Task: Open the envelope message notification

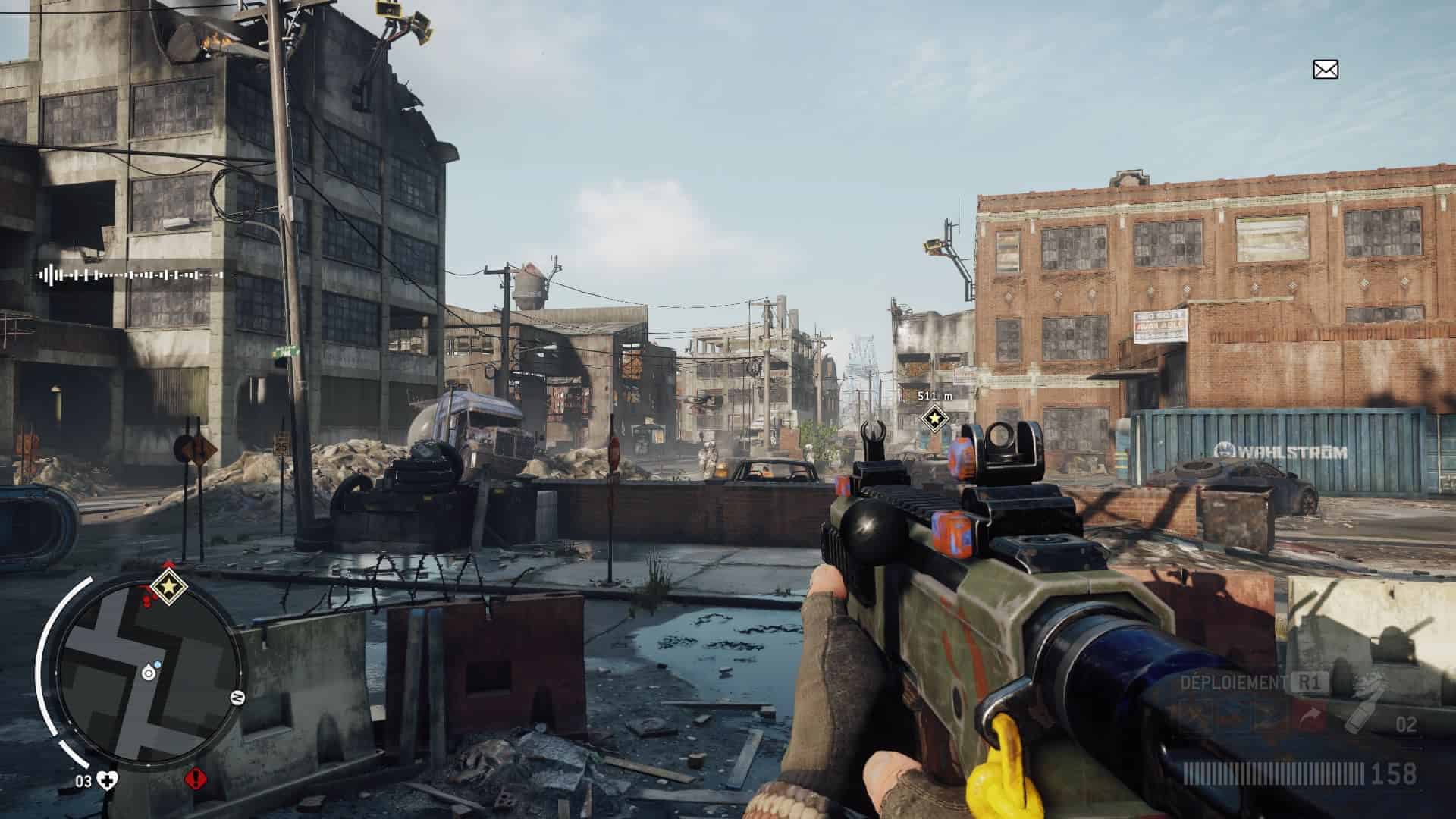Action: 1326,70
